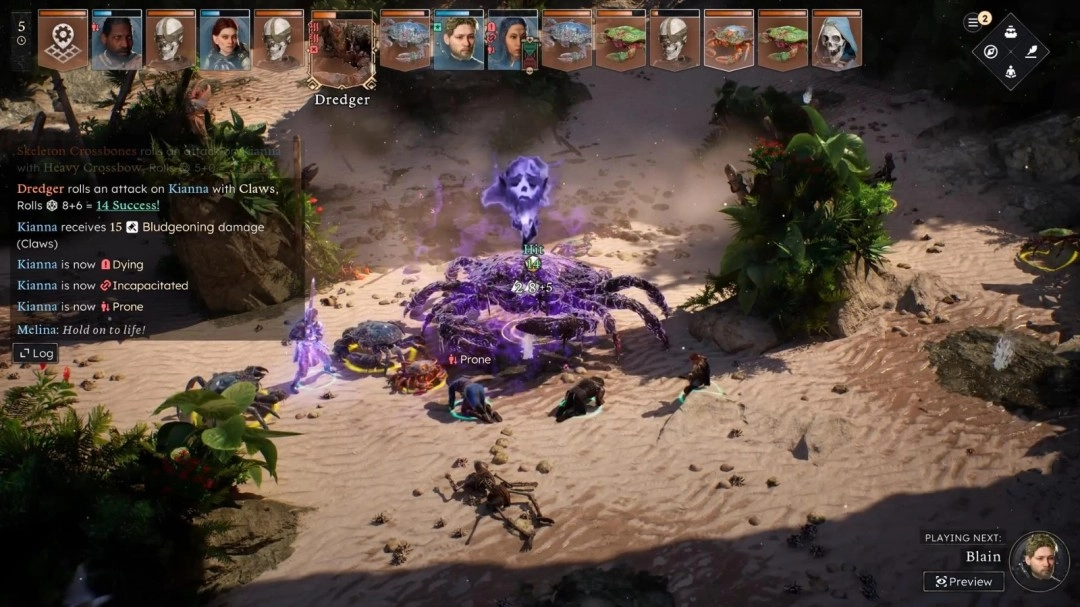Viewport: 1080px width, 607px height.
Task: Click the map-pin gear card in the turn order
Action: (x=63, y=41)
